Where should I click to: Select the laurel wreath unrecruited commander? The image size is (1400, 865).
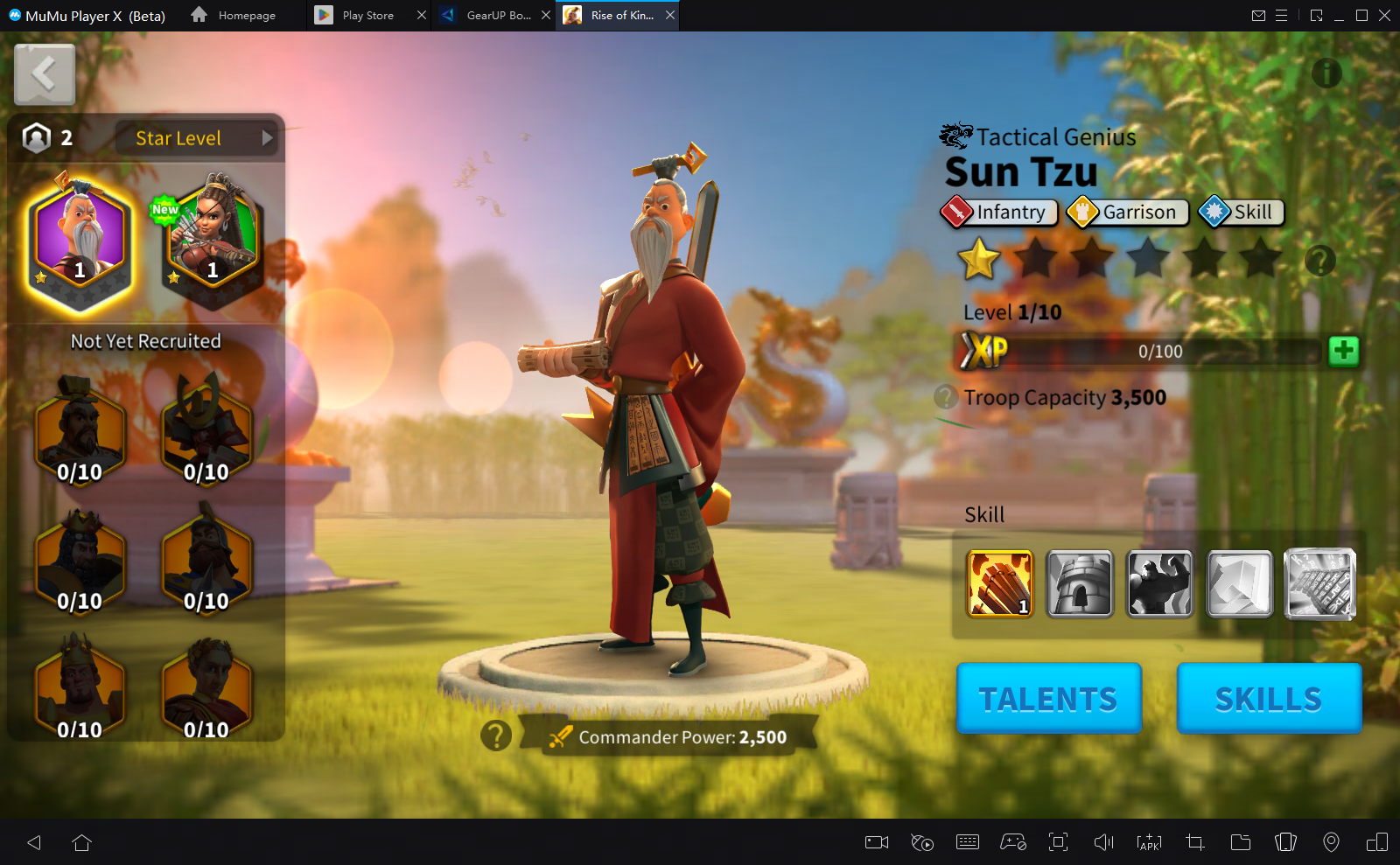206,688
